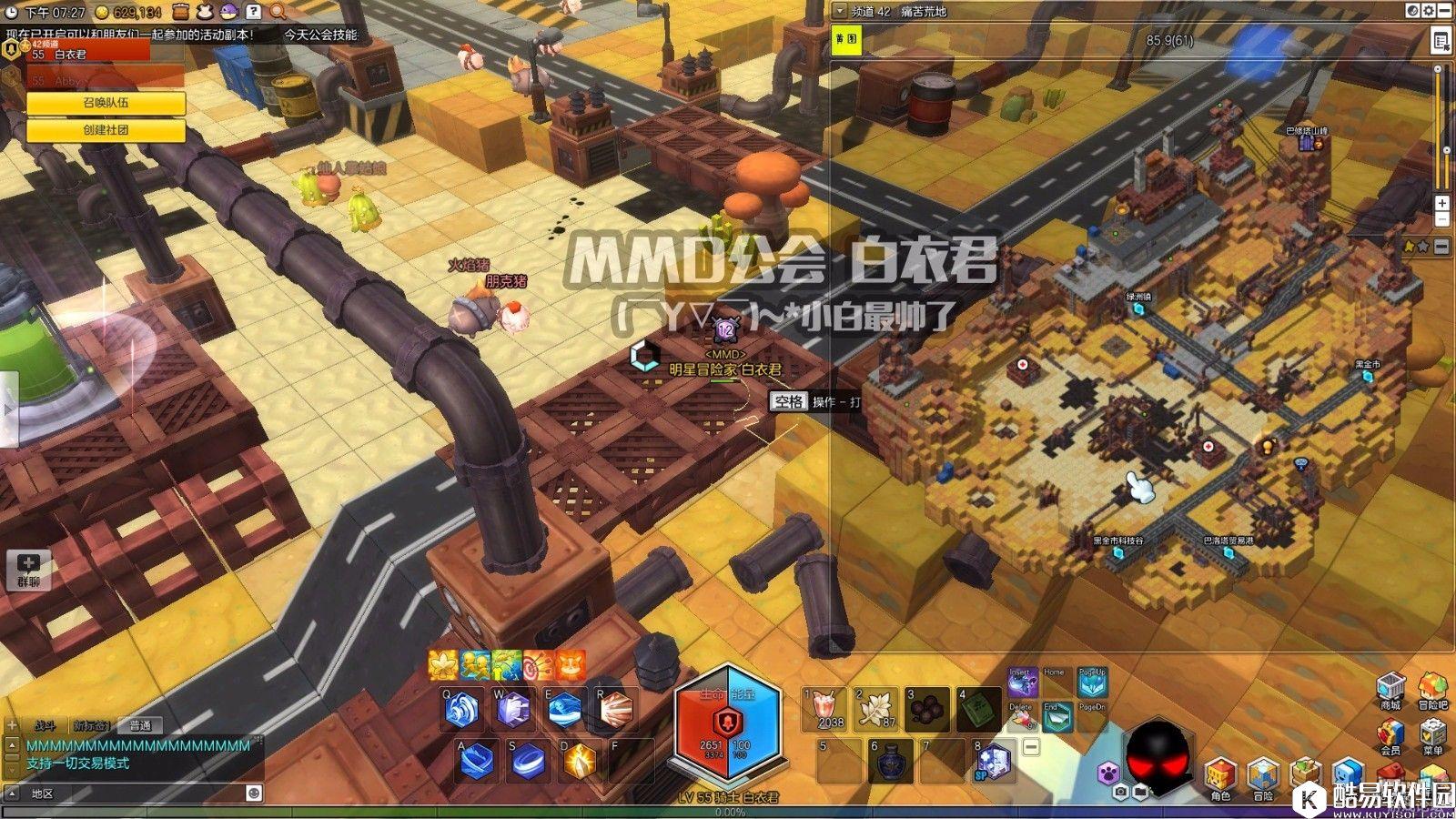Screen dimensions: 1456x819
Task: Open the 群聊 group chat button
Action: 28,570
